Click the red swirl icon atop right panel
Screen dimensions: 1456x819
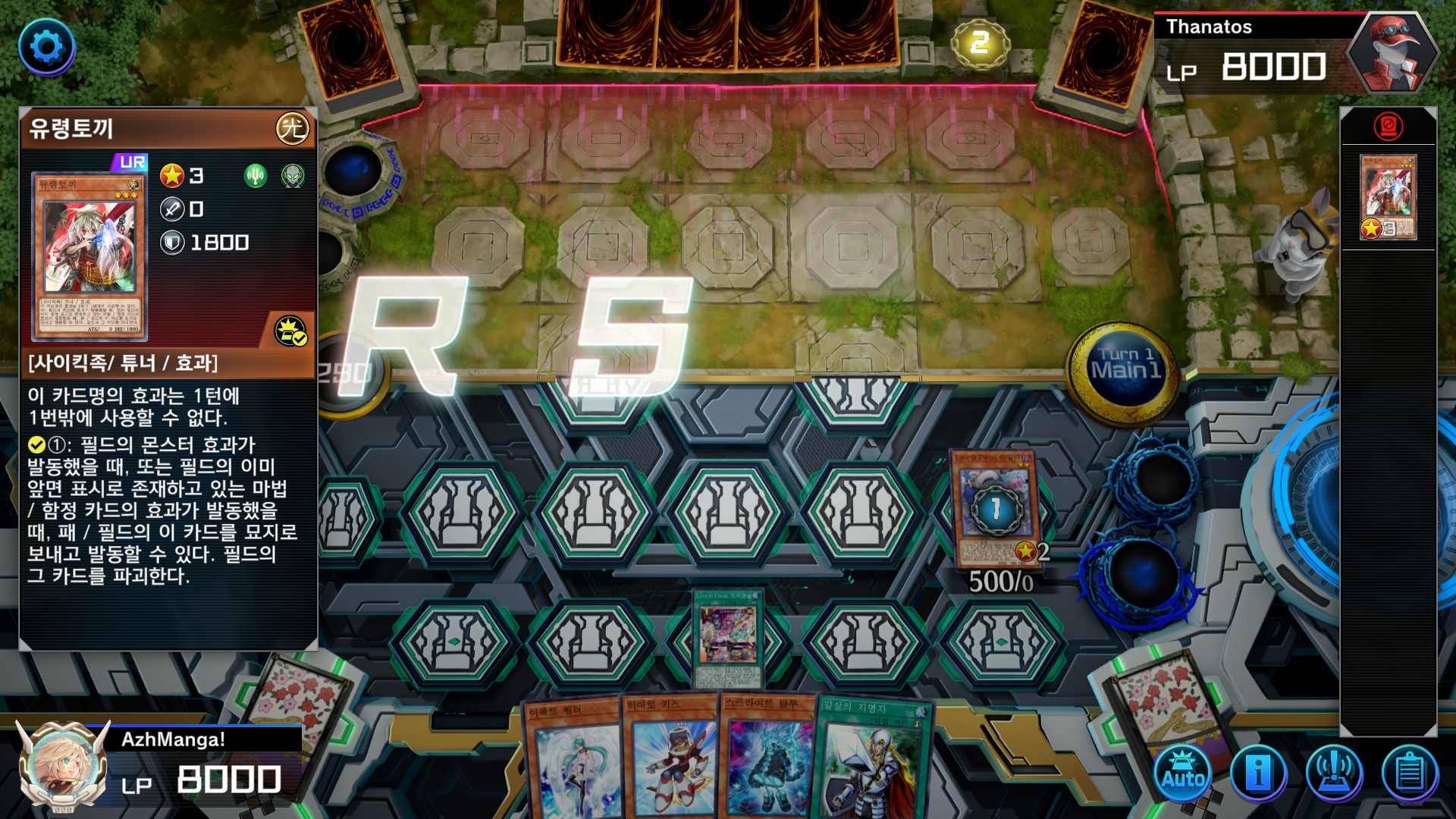tap(1389, 126)
